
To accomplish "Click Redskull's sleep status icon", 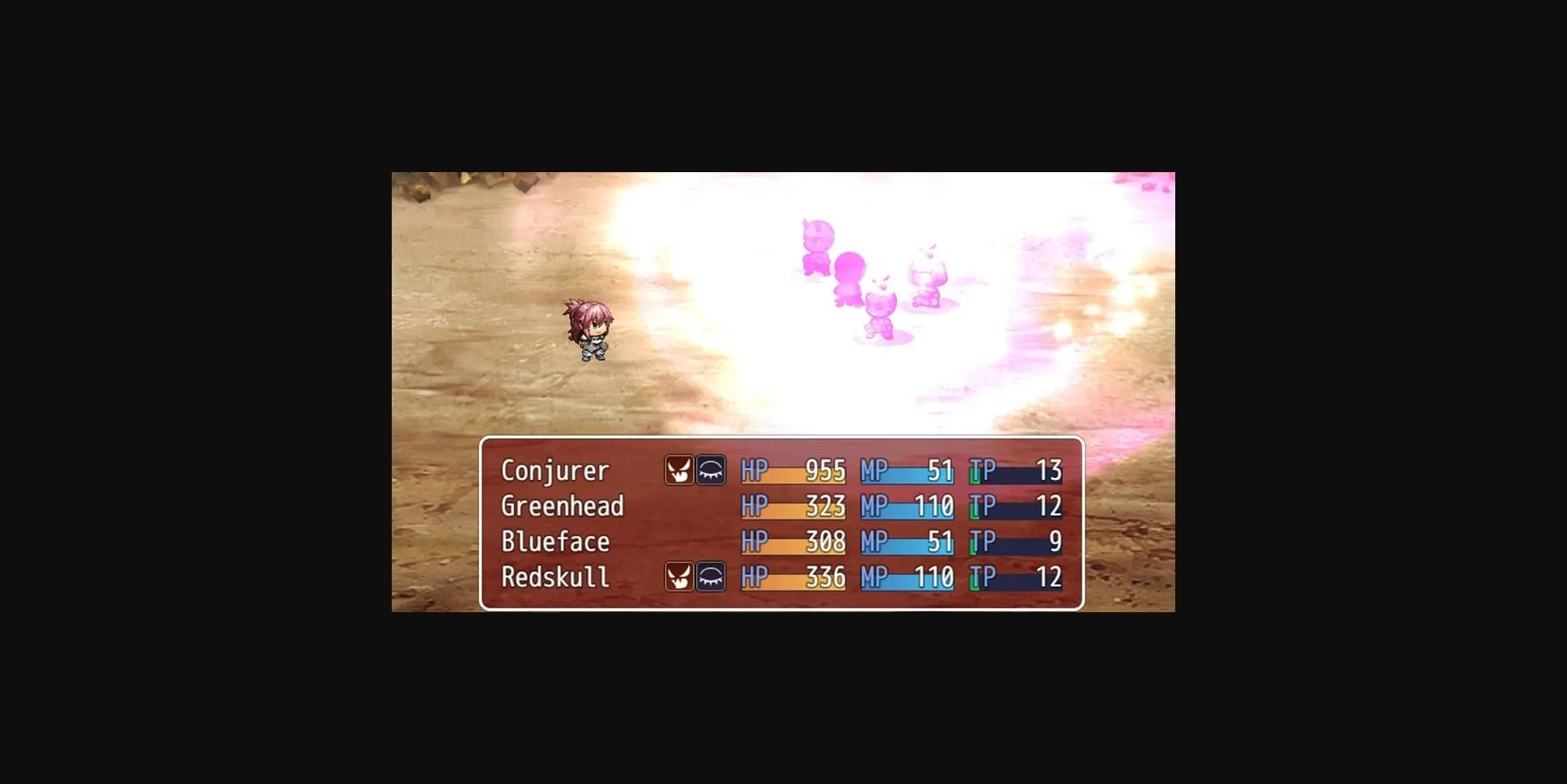I will pos(709,578).
